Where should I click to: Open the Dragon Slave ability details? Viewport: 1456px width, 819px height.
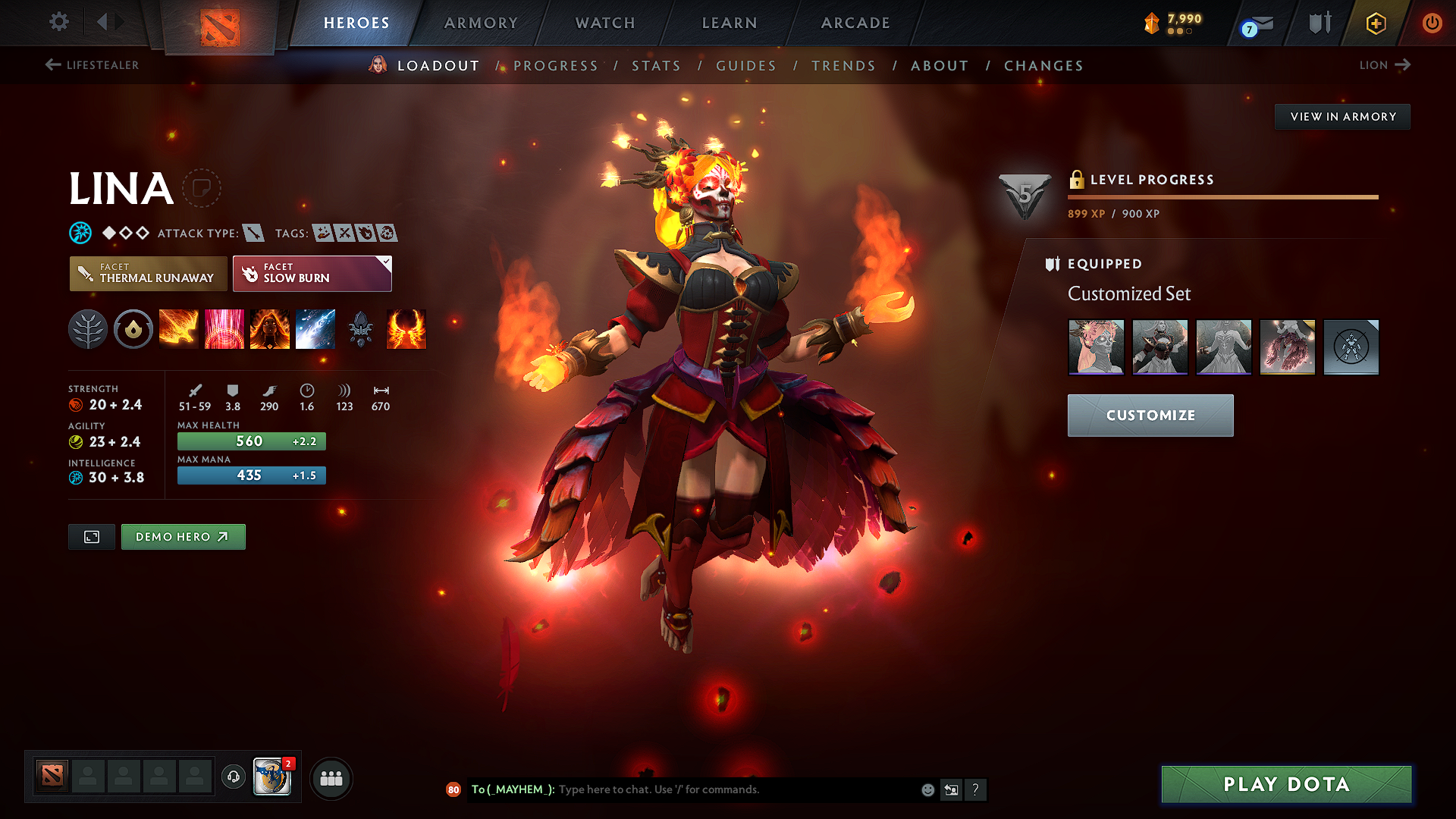point(179,329)
